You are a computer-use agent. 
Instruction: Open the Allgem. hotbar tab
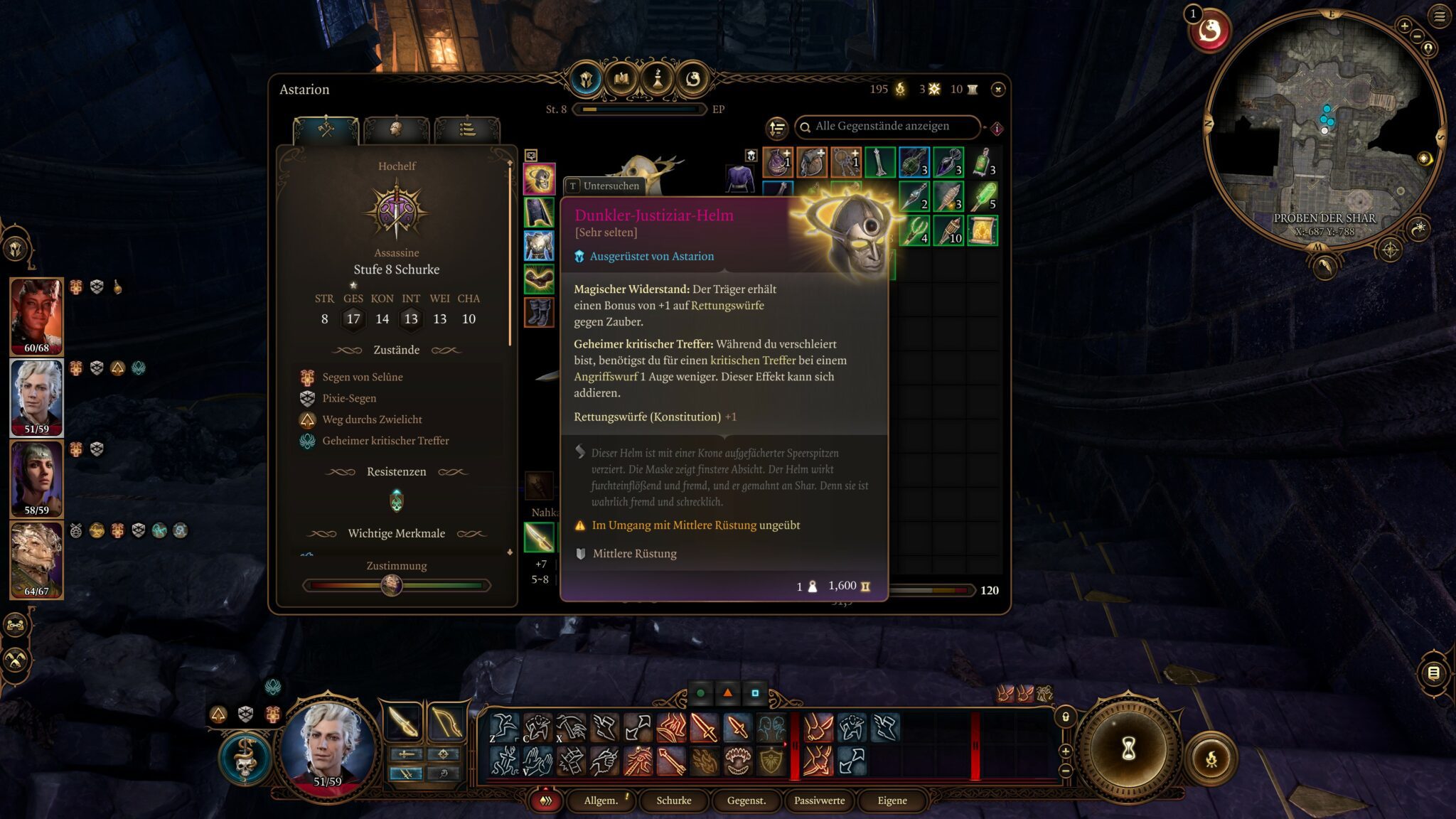pos(601,801)
